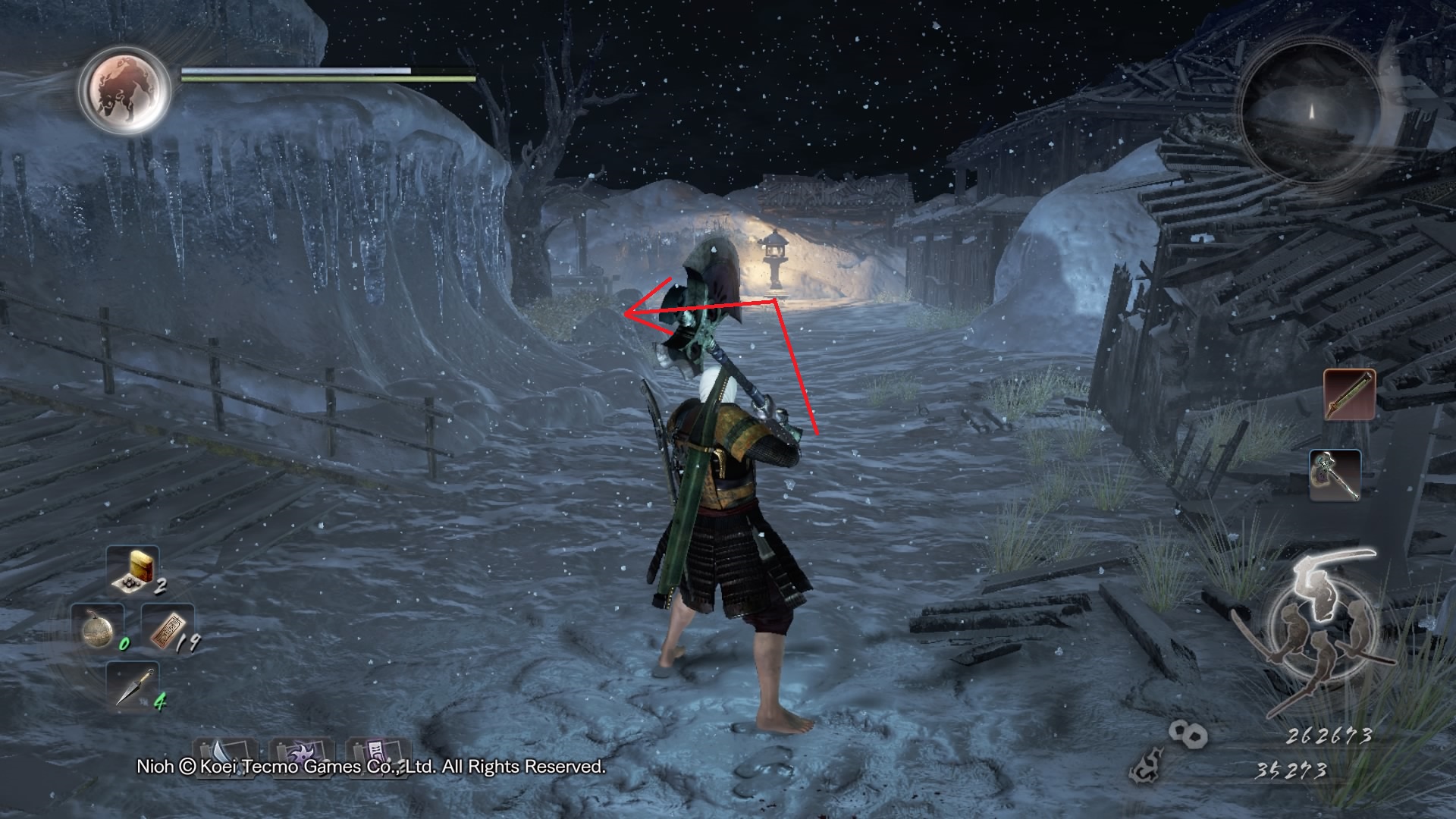
Task: Use the paper talisman item slot
Action: tap(168, 628)
